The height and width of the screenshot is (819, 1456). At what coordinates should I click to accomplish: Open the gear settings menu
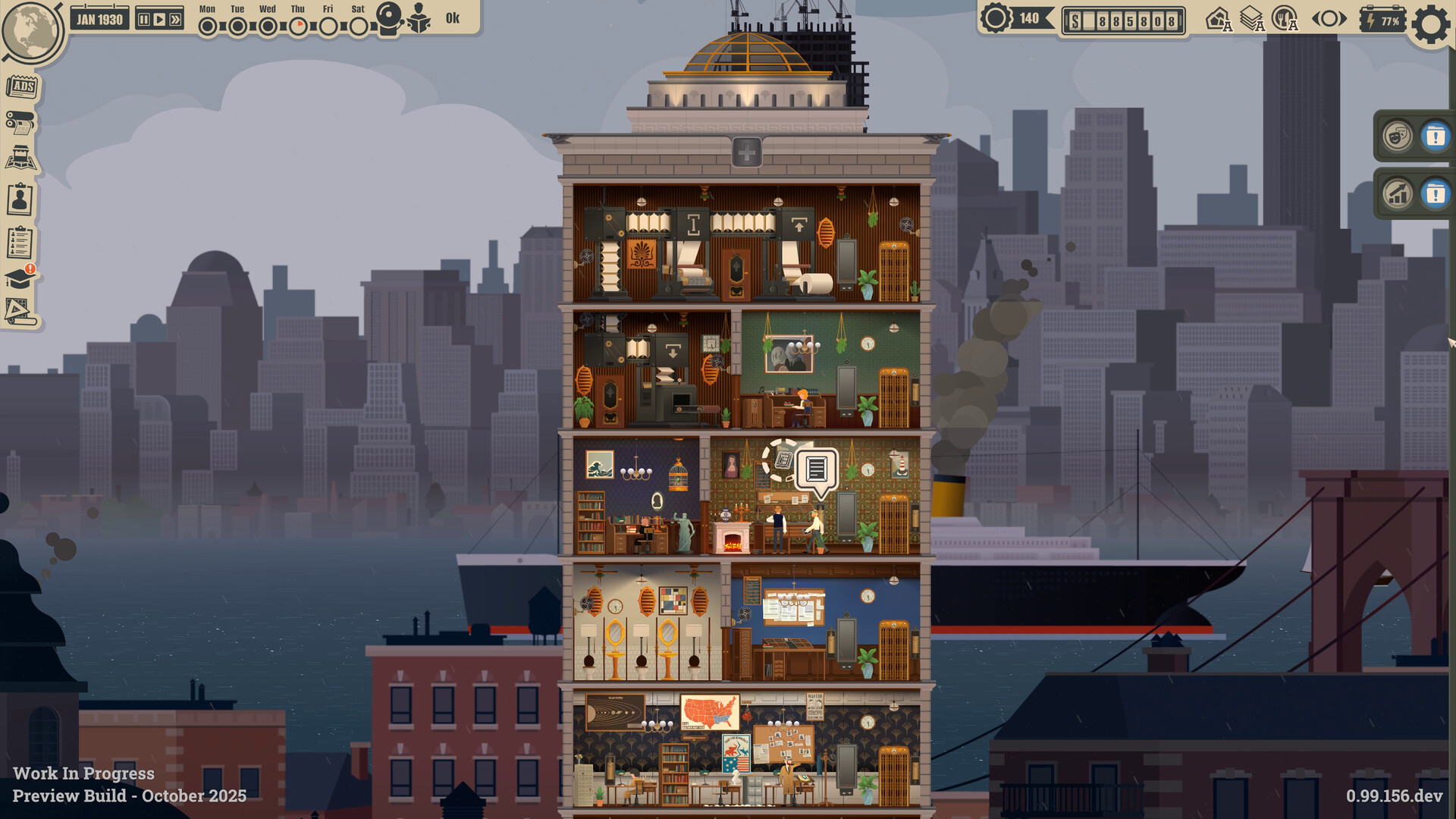coord(1430,24)
